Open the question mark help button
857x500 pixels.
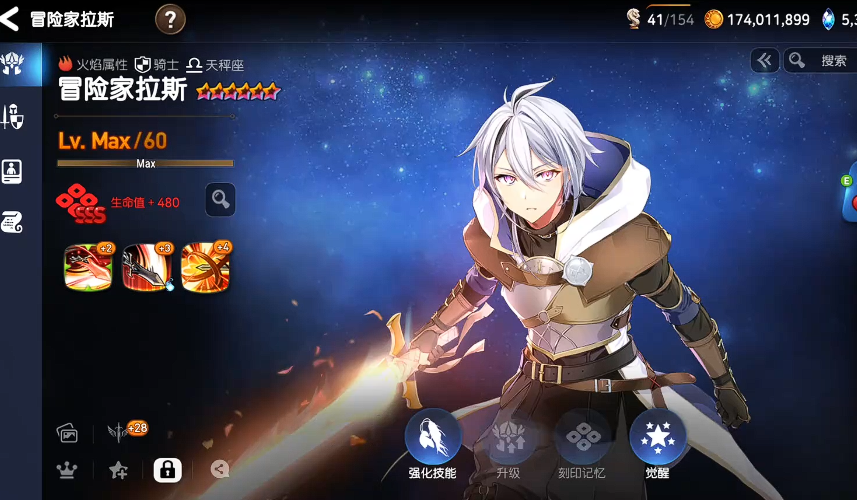(171, 18)
